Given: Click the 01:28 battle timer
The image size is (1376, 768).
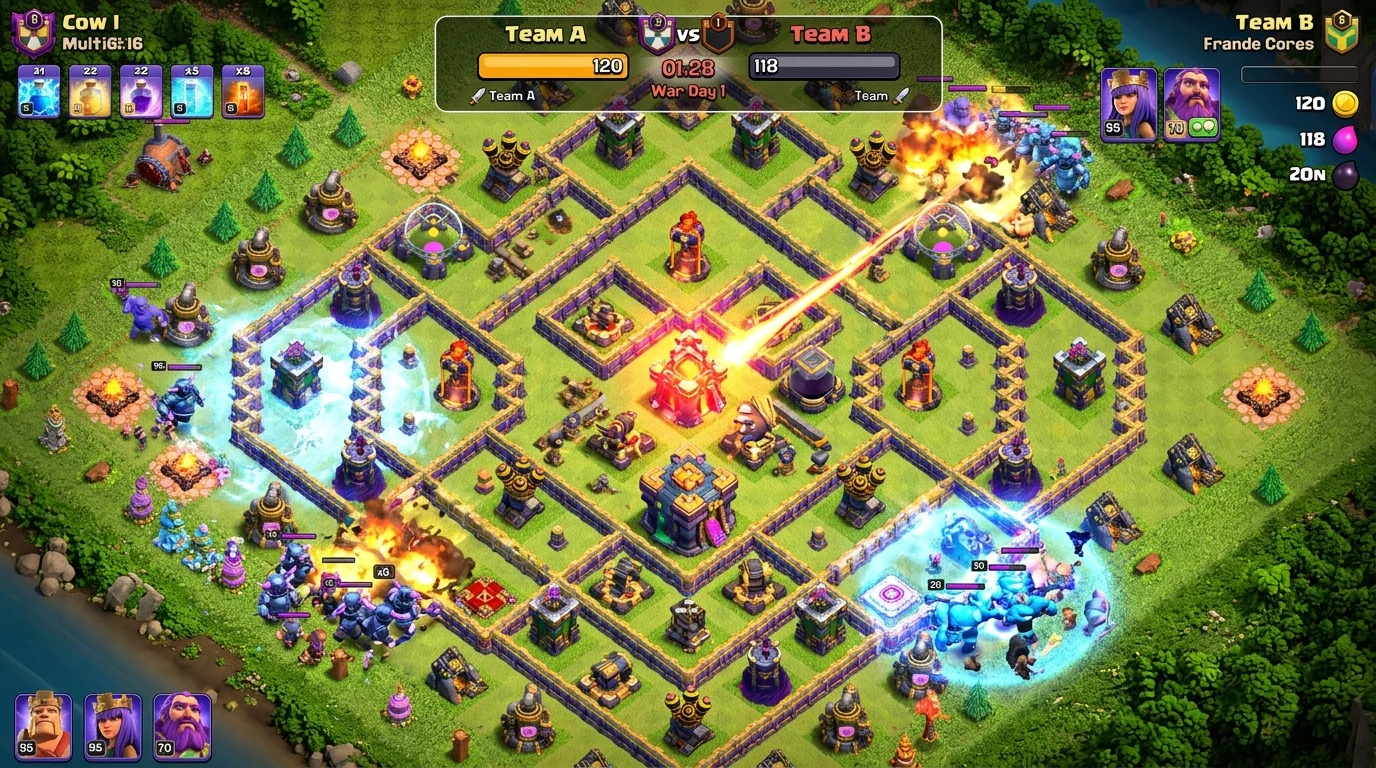Looking at the screenshot, I should [x=687, y=70].
